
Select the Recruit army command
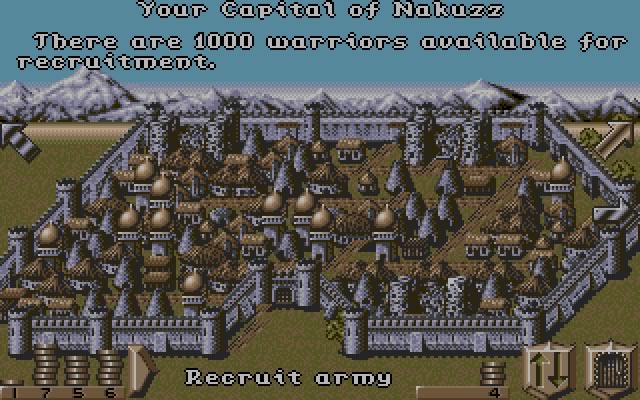pyautogui.click(x=288, y=378)
